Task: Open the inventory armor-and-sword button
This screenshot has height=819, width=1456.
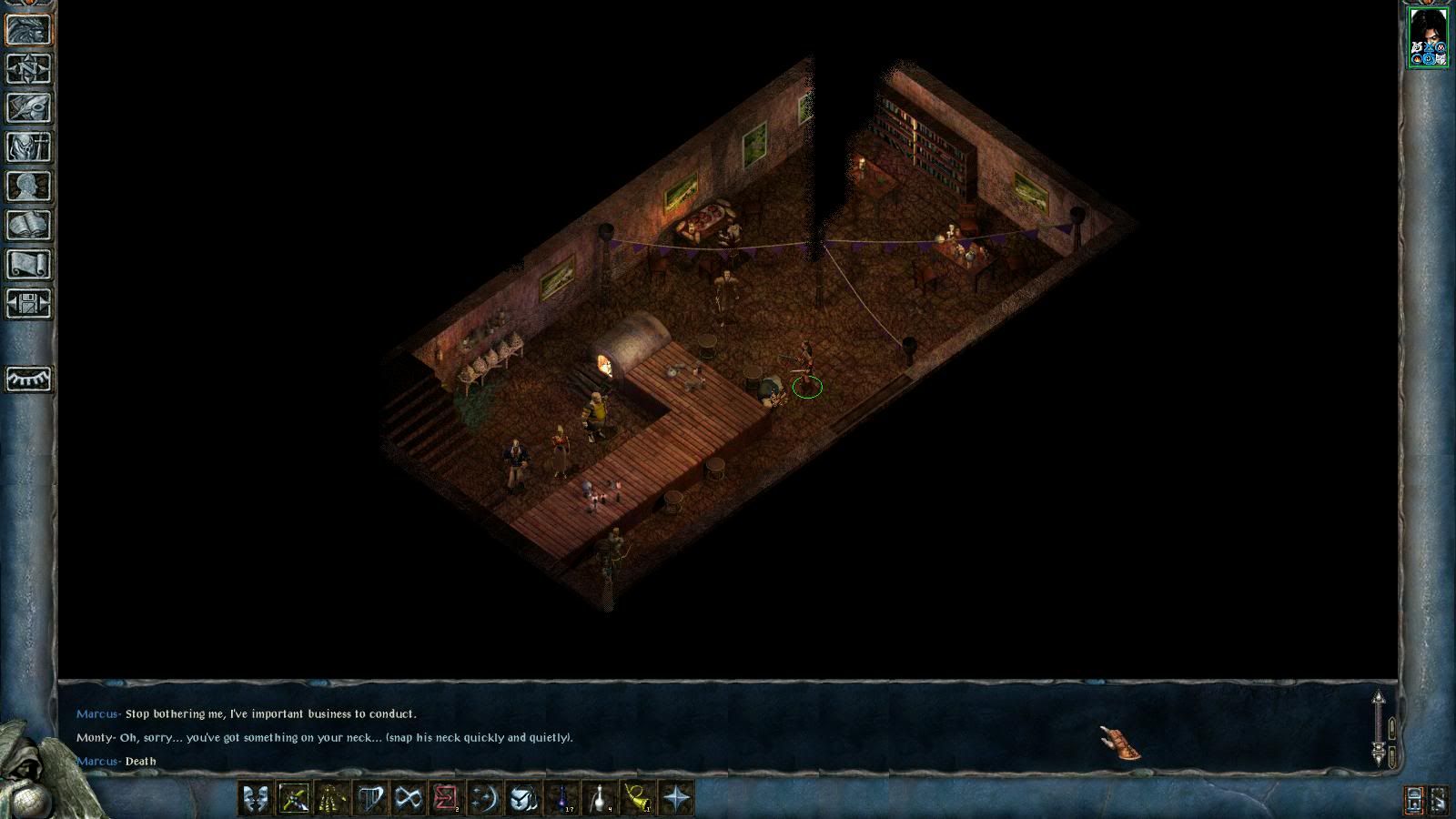Action: click(x=28, y=147)
